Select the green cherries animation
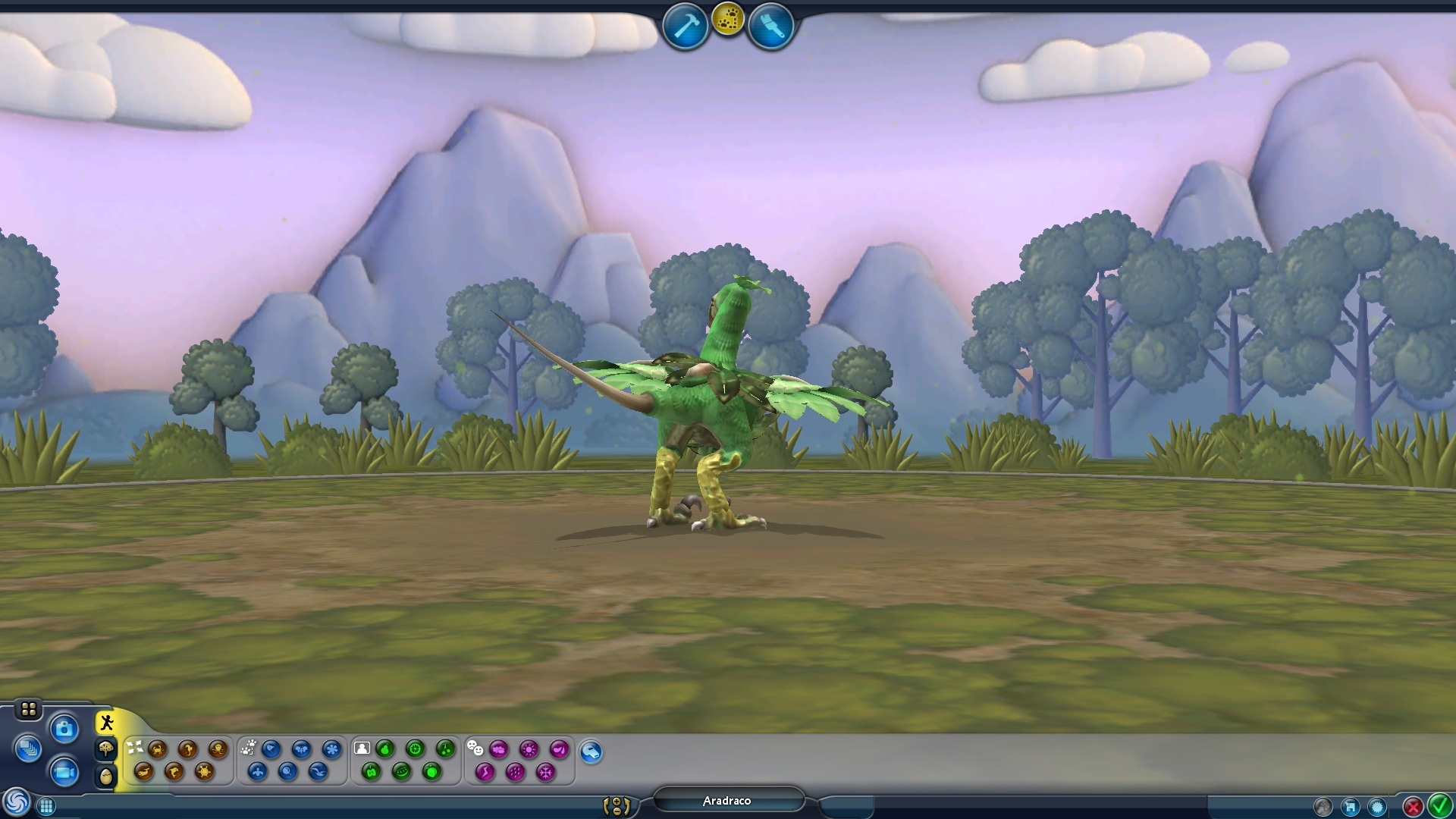Screen dimensions: 1456x819 tap(445, 749)
